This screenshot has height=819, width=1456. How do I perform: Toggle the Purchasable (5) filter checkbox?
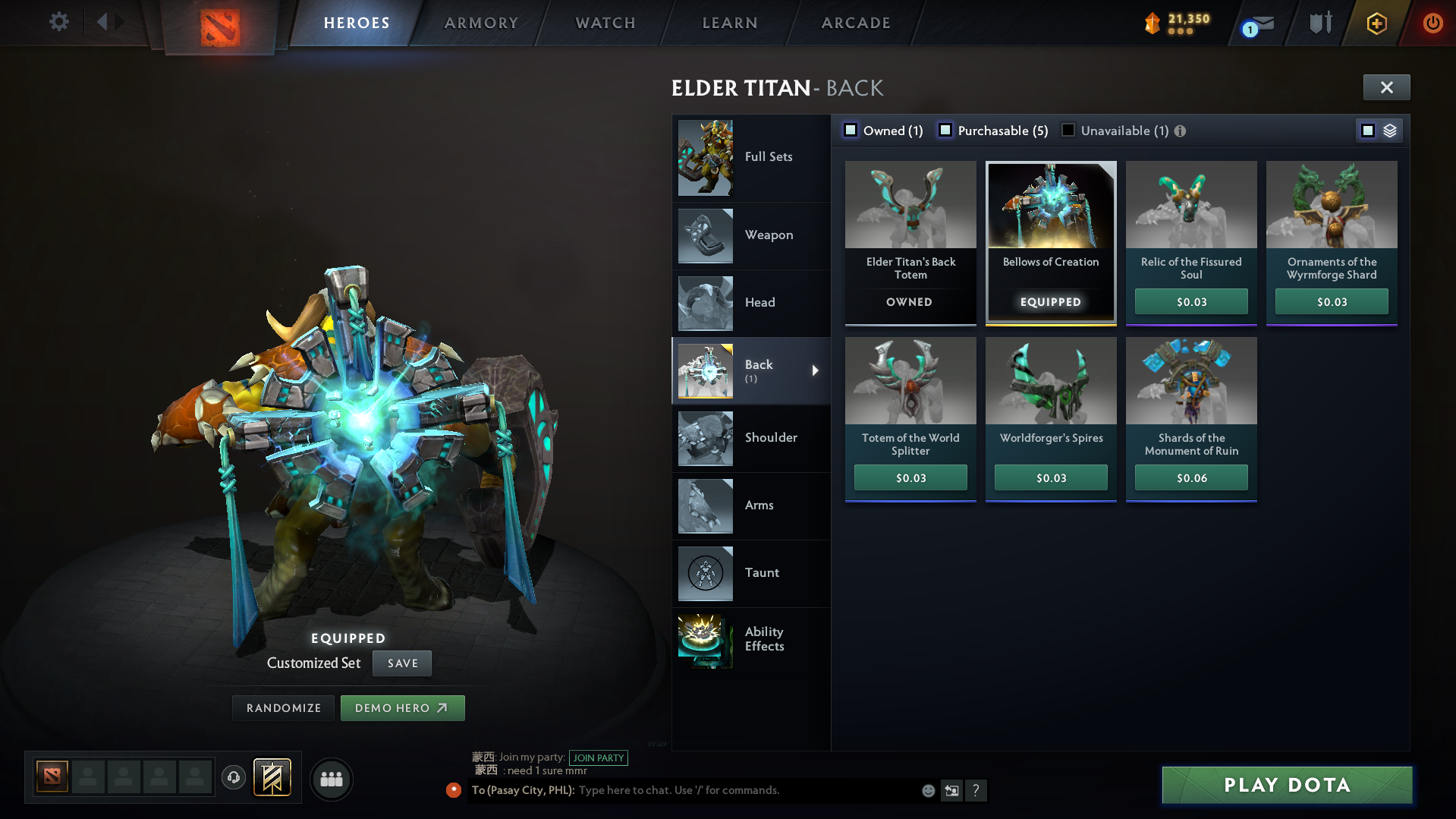[945, 130]
